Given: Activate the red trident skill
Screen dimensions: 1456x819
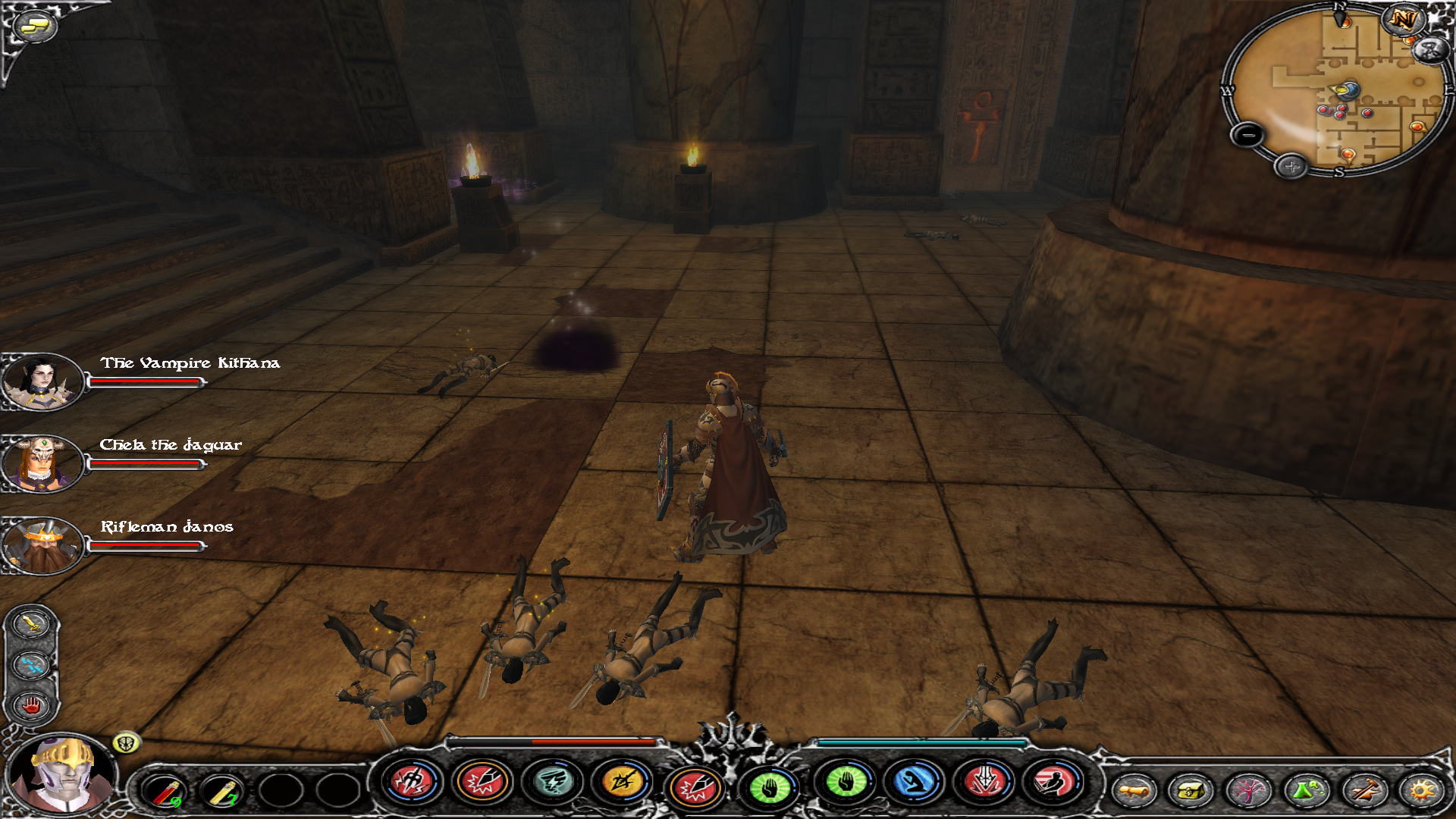Looking at the screenshot, I should click(x=412, y=781).
